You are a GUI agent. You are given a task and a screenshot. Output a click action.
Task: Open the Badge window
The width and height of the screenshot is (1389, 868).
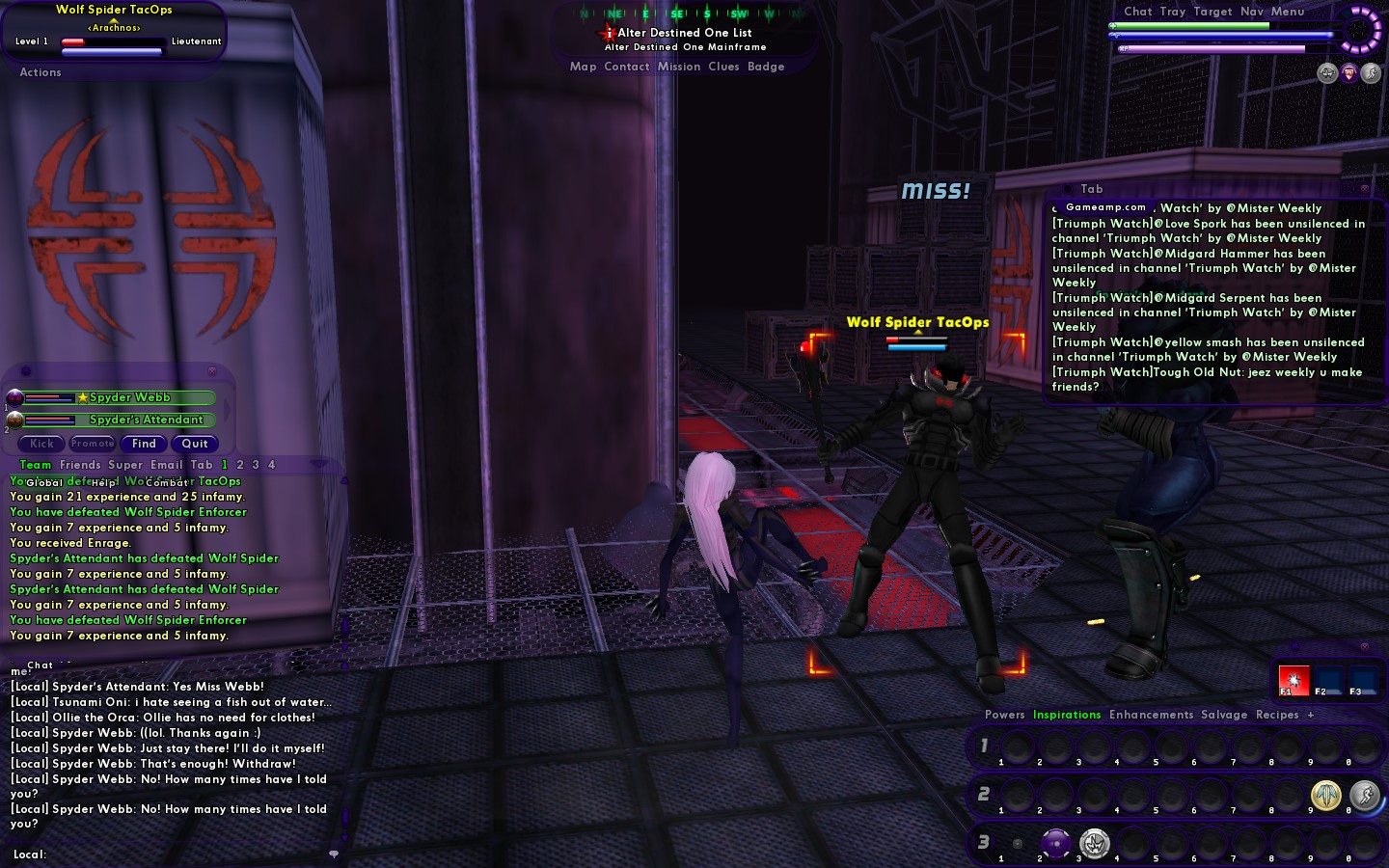coord(766,67)
